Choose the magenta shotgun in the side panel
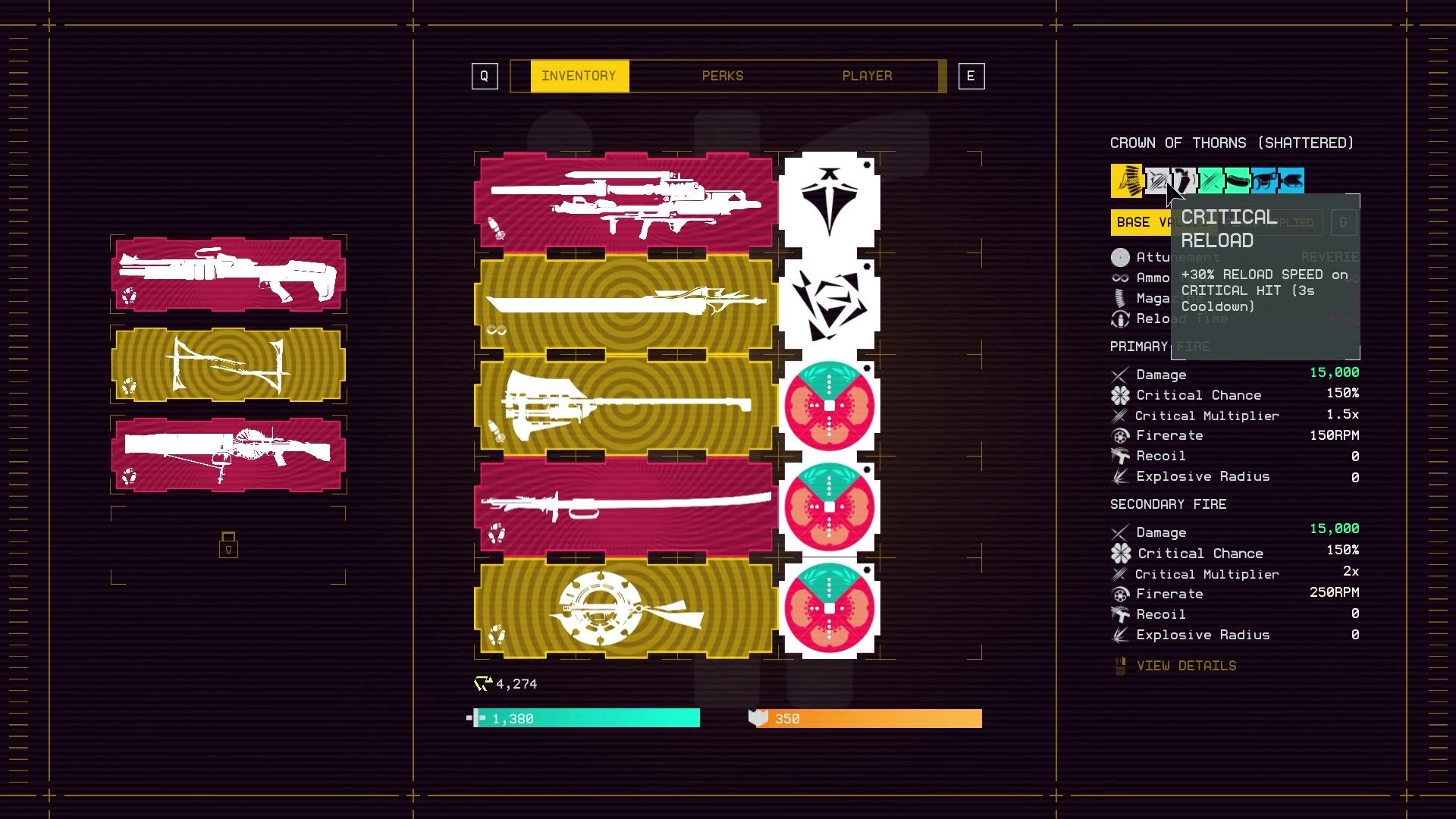1456x819 pixels. click(x=228, y=274)
